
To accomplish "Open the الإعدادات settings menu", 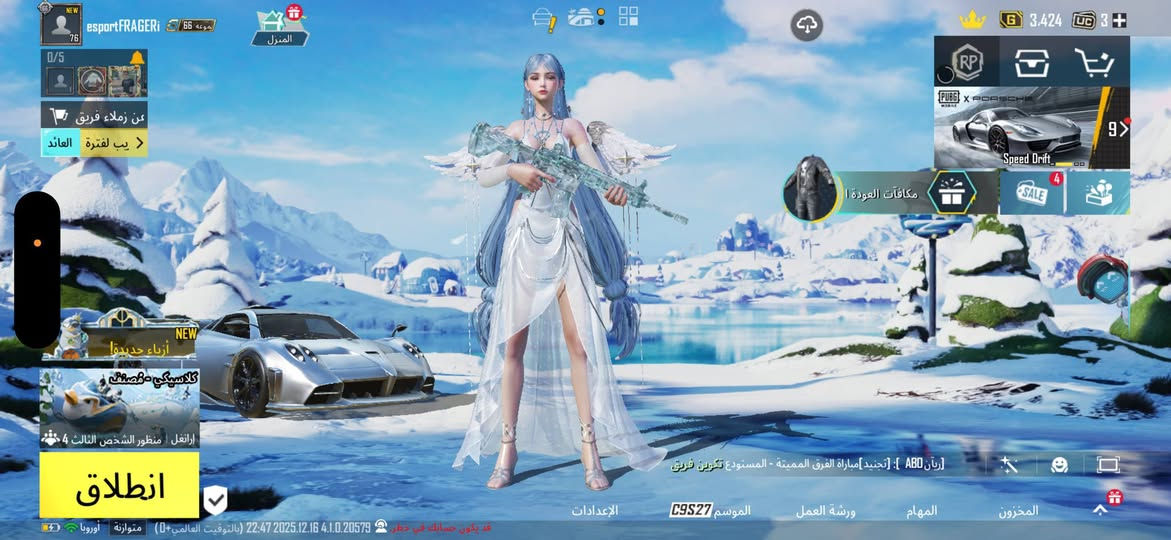I will pos(595,510).
